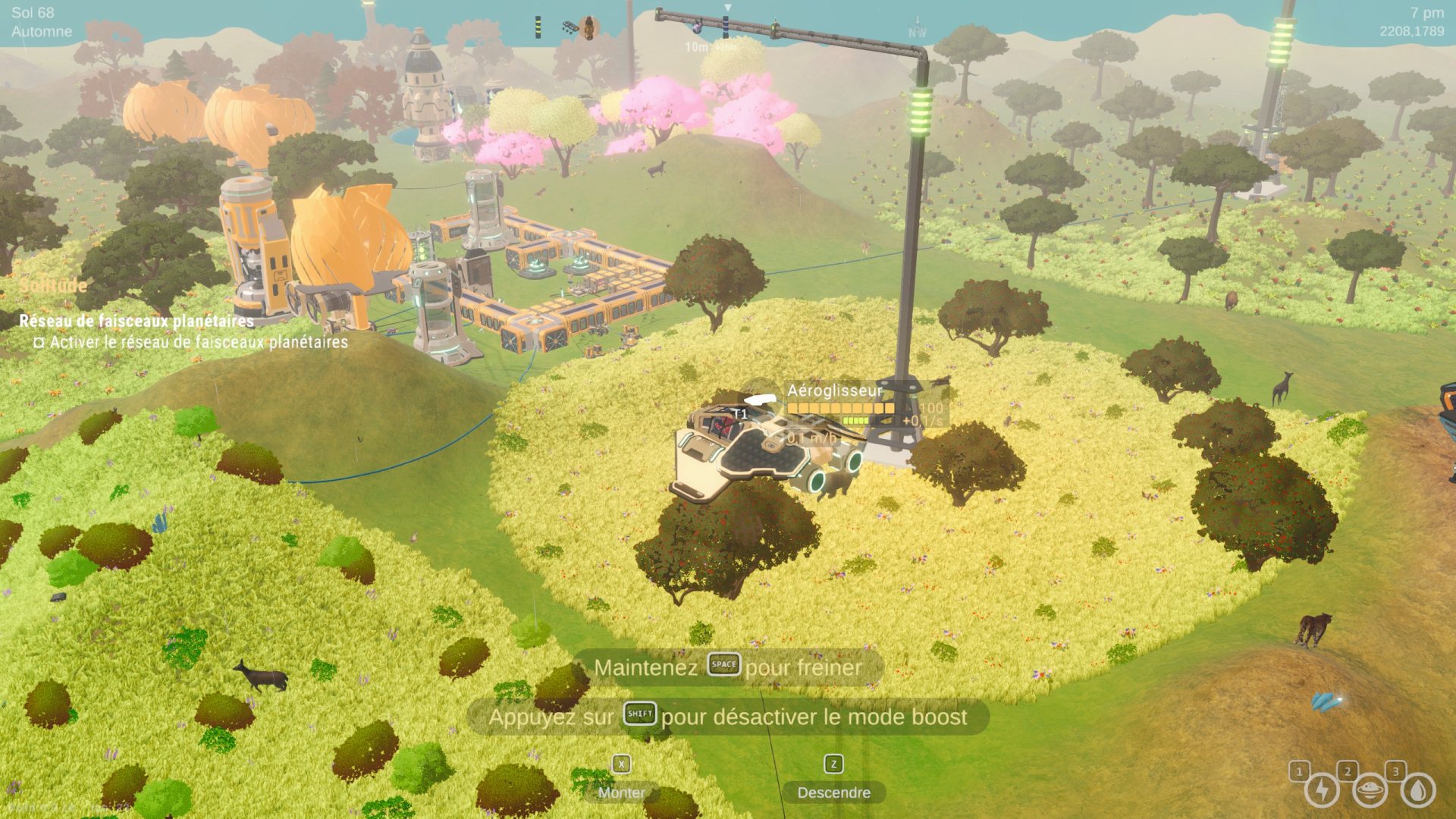The width and height of the screenshot is (1456, 819).
Task: Select the yellow-striped beacon compass marker
Action: click(x=538, y=27)
